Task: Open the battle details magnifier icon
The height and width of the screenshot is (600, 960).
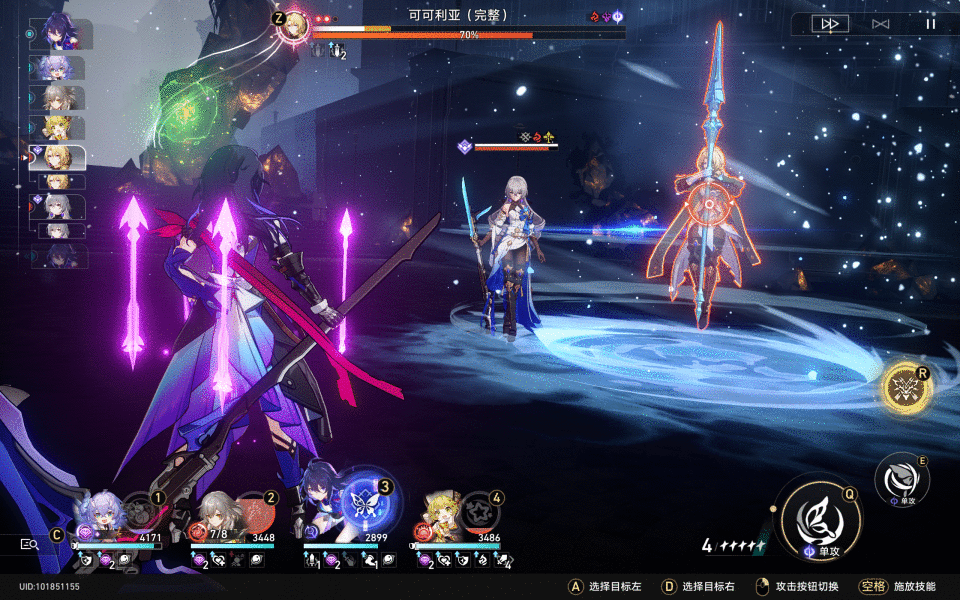Action: coord(30,544)
